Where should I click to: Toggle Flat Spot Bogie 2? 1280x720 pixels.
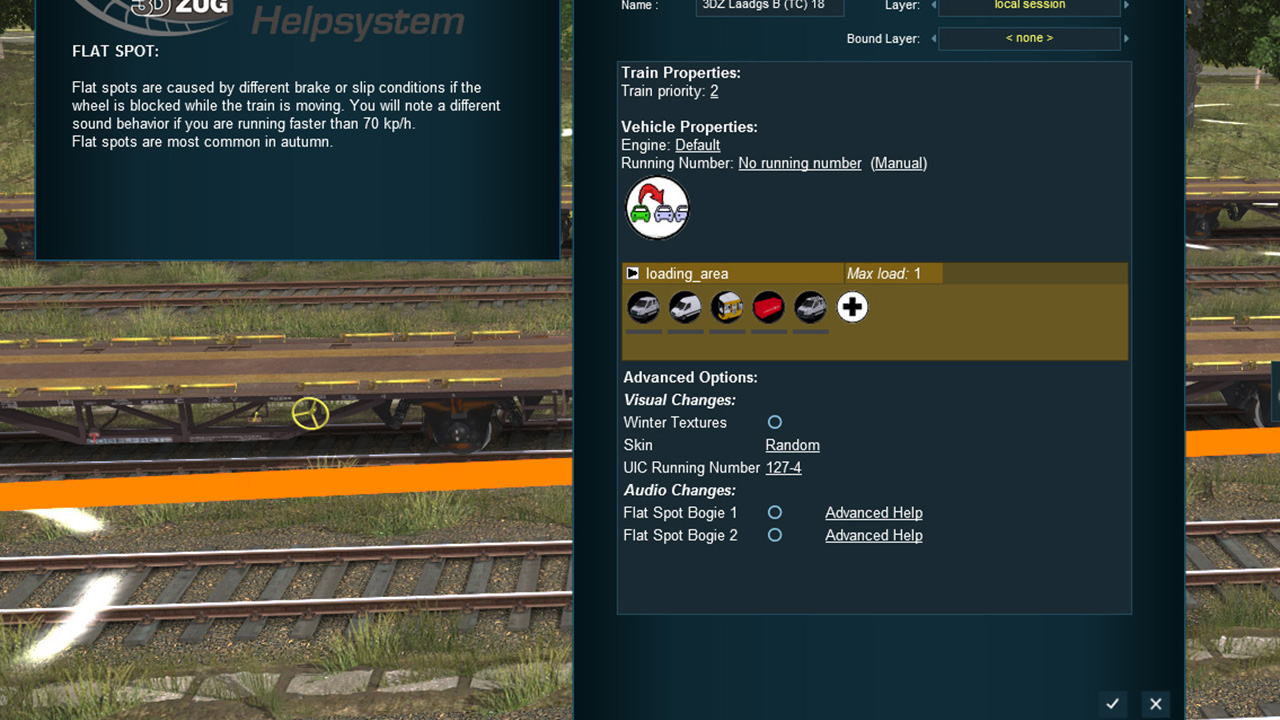pos(774,535)
